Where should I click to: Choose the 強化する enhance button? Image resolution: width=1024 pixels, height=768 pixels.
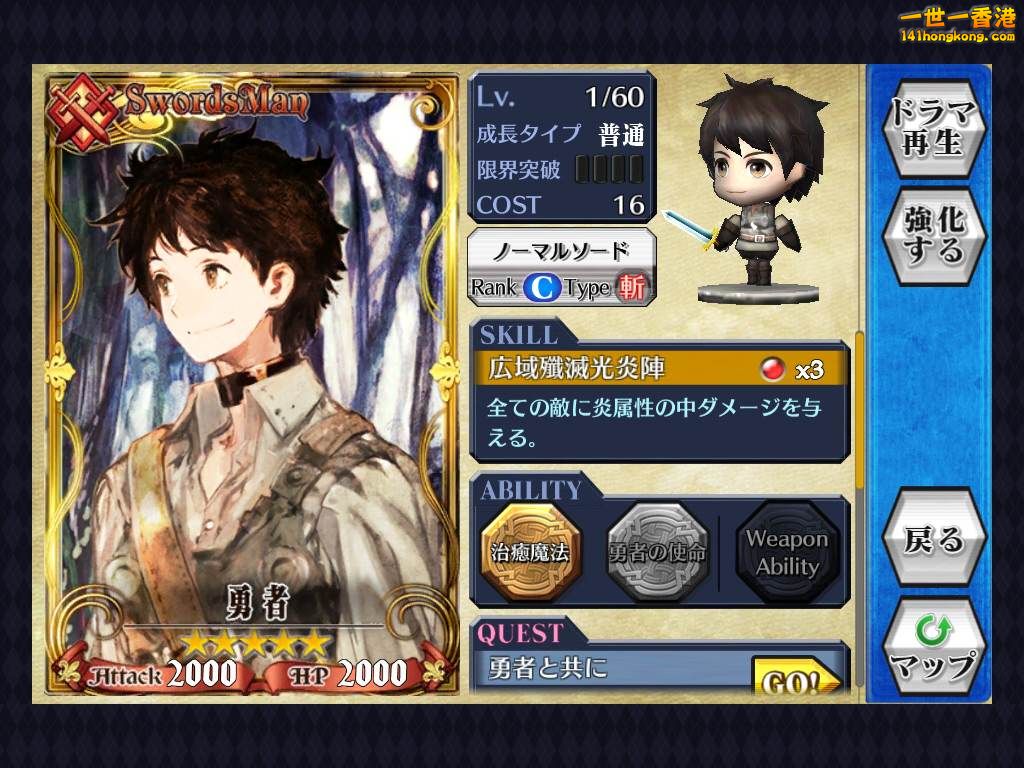(933, 235)
